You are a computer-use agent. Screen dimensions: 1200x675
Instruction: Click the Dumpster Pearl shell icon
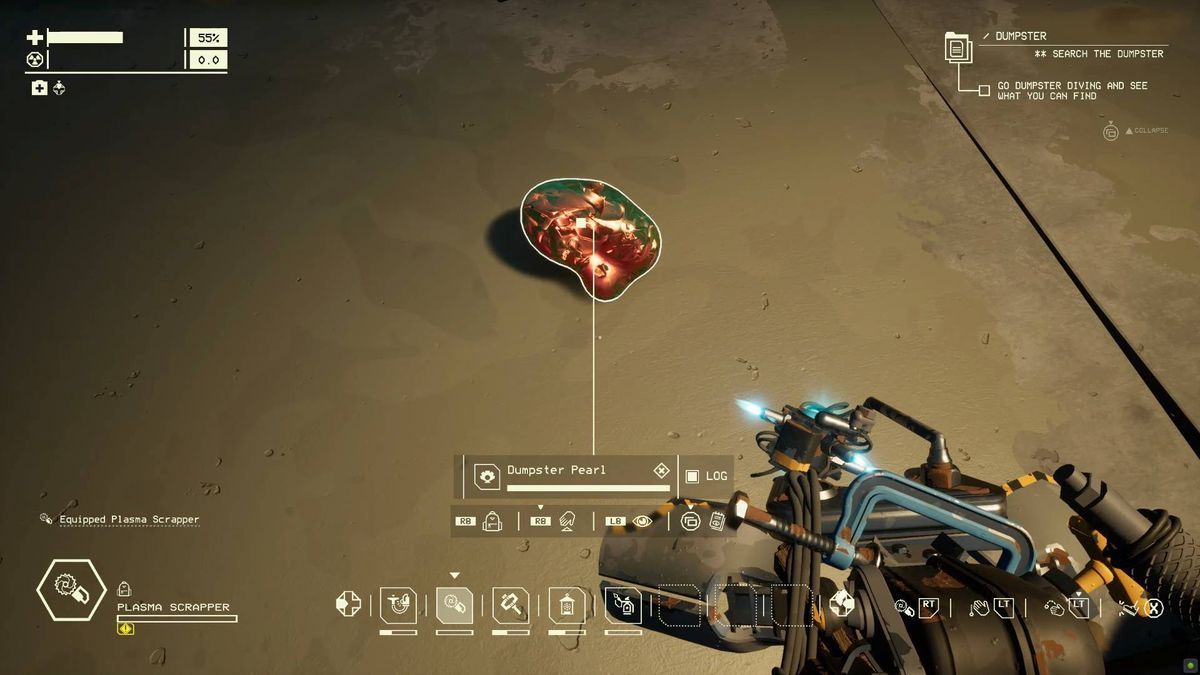(487, 476)
